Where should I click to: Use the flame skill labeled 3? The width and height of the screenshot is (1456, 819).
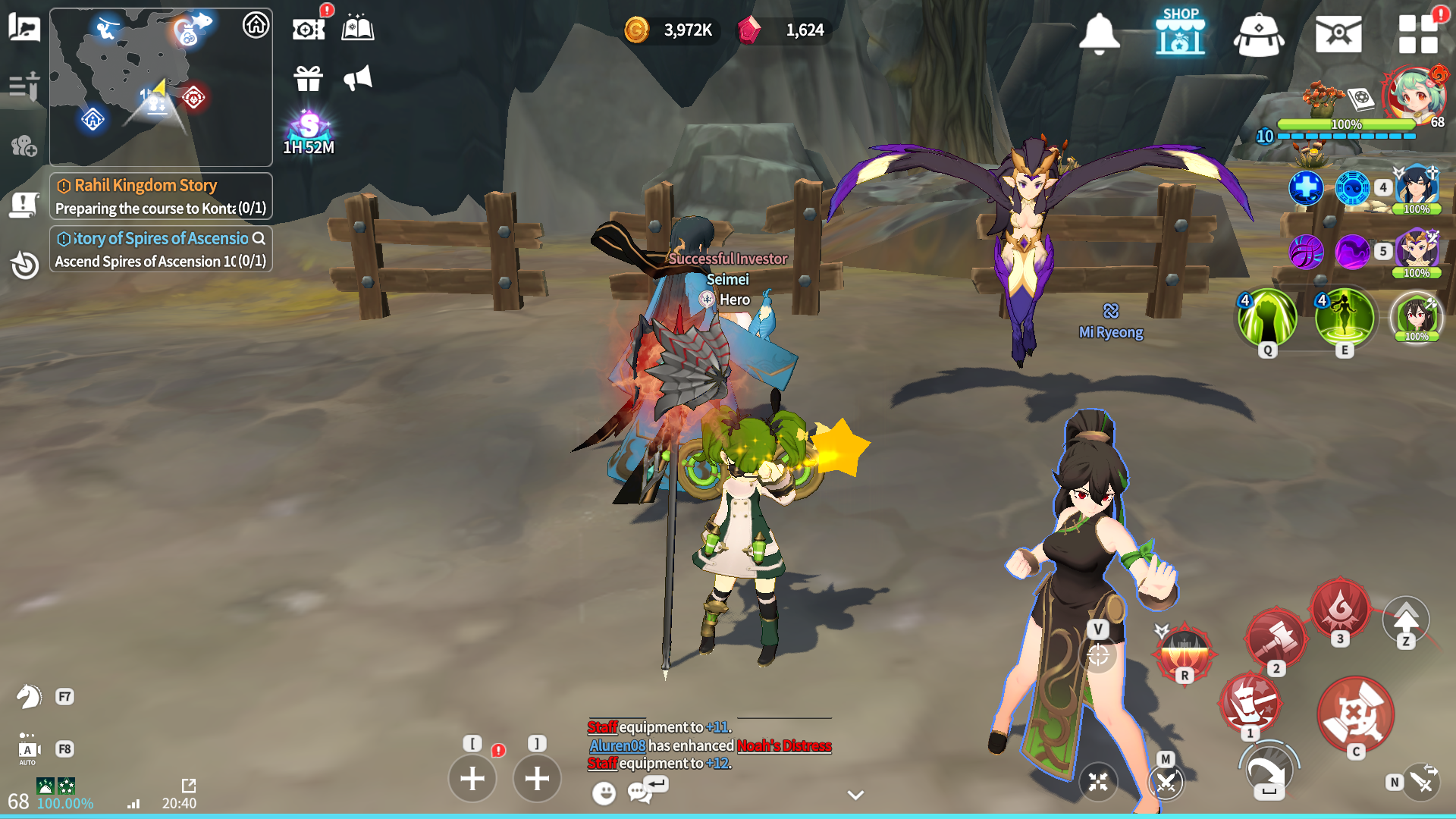pyautogui.click(x=1340, y=608)
